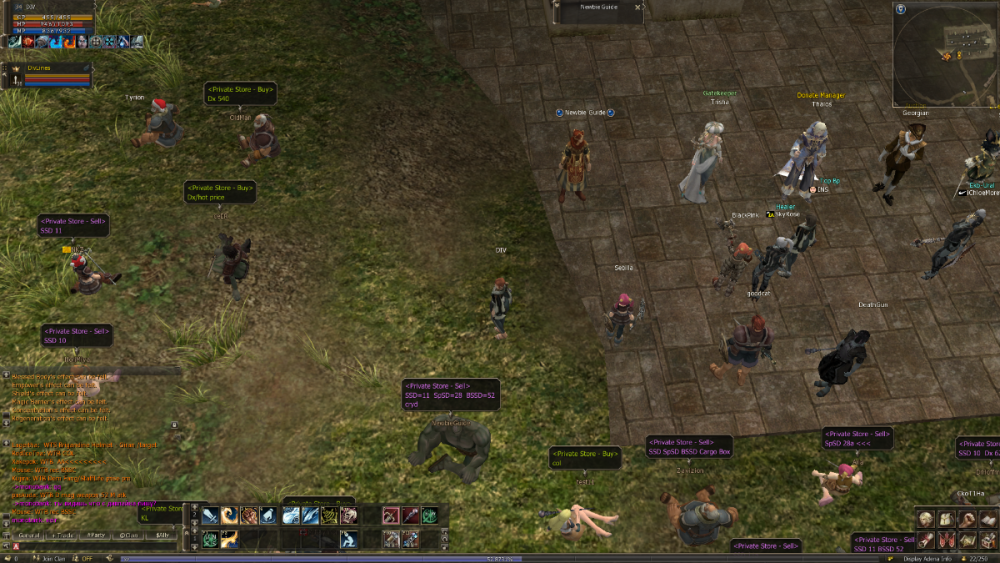
Task: Switch to the General chat tab
Action: click(x=30, y=536)
